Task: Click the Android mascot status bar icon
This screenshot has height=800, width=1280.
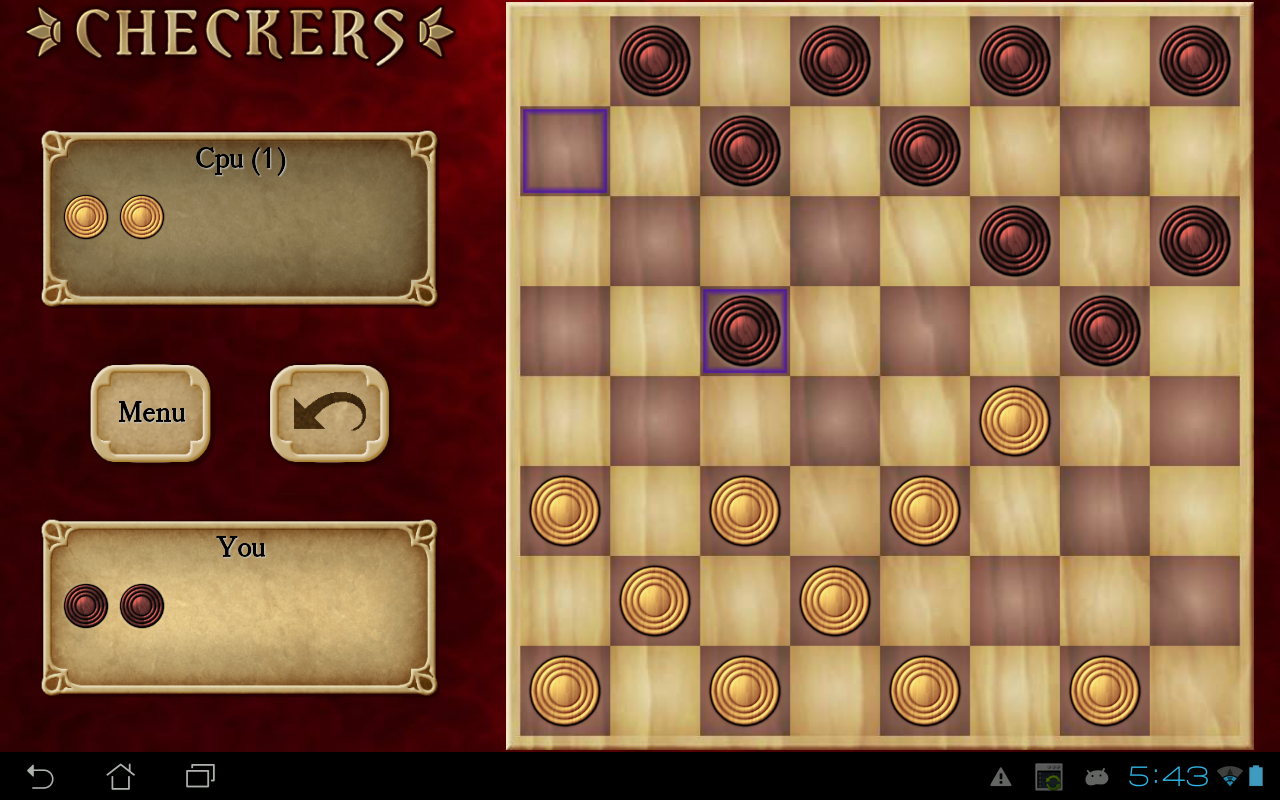Action: tap(1096, 776)
